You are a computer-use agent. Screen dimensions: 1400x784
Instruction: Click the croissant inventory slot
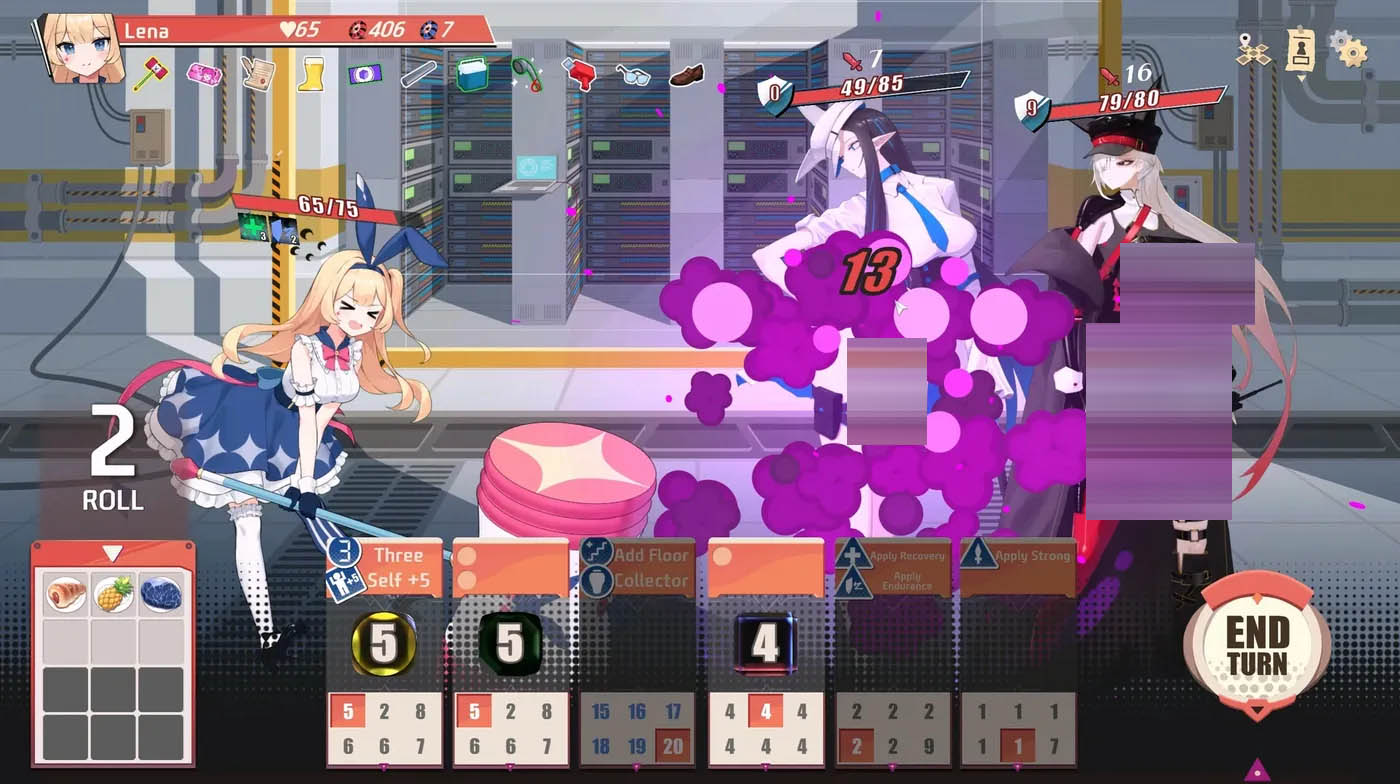coord(64,592)
